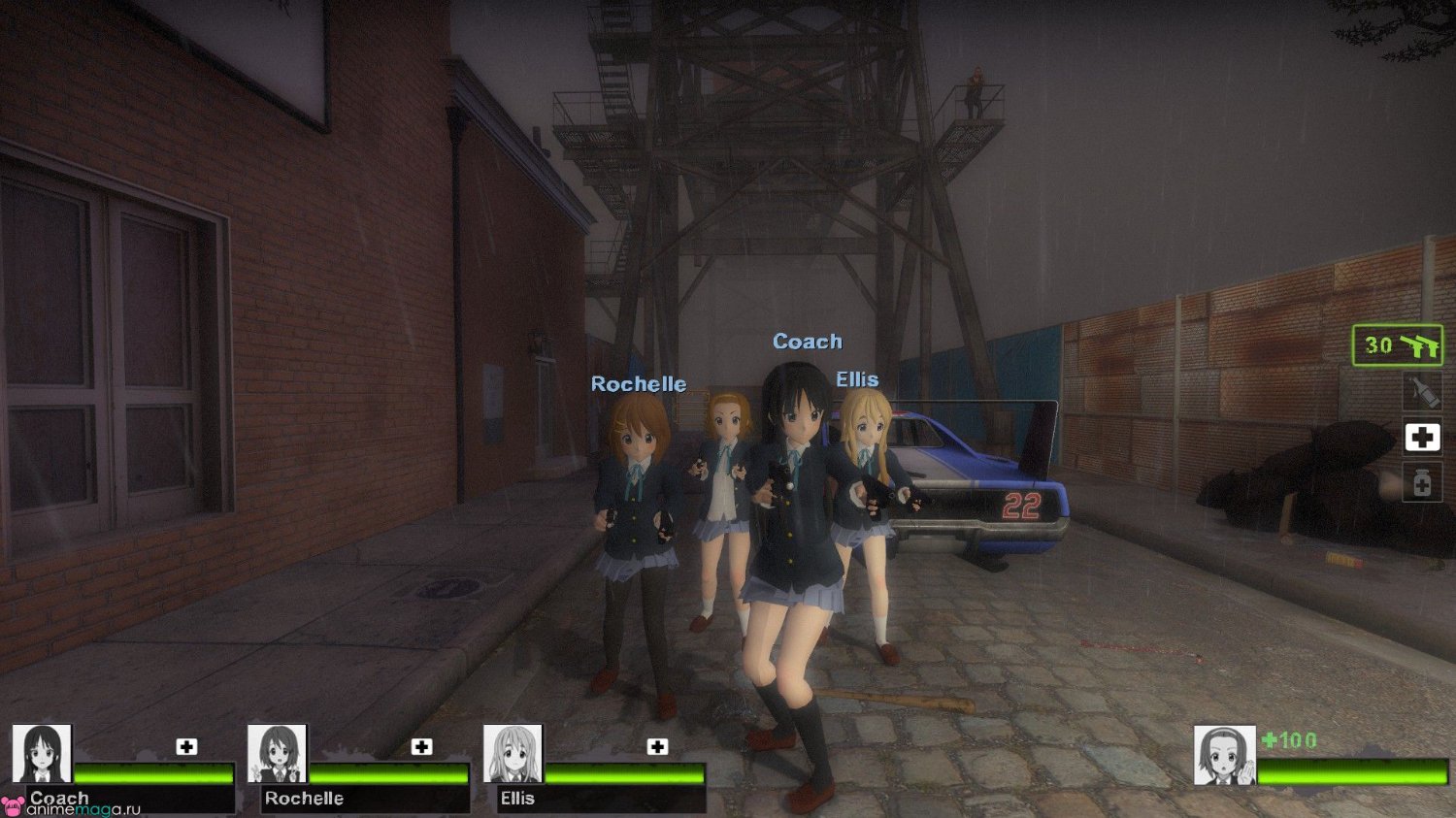Click Coach's teammate portrait
The image size is (1456, 818).
click(x=42, y=753)
